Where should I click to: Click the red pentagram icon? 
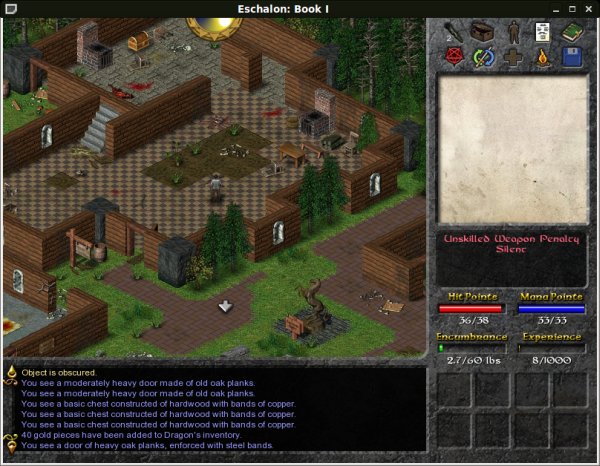click(x=455, y=57)
